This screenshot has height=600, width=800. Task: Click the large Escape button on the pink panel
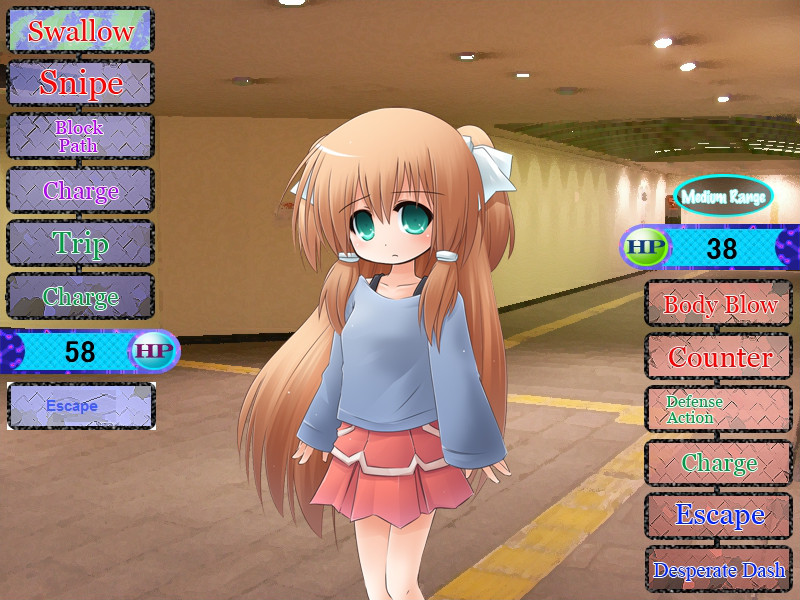pos(719,516)
